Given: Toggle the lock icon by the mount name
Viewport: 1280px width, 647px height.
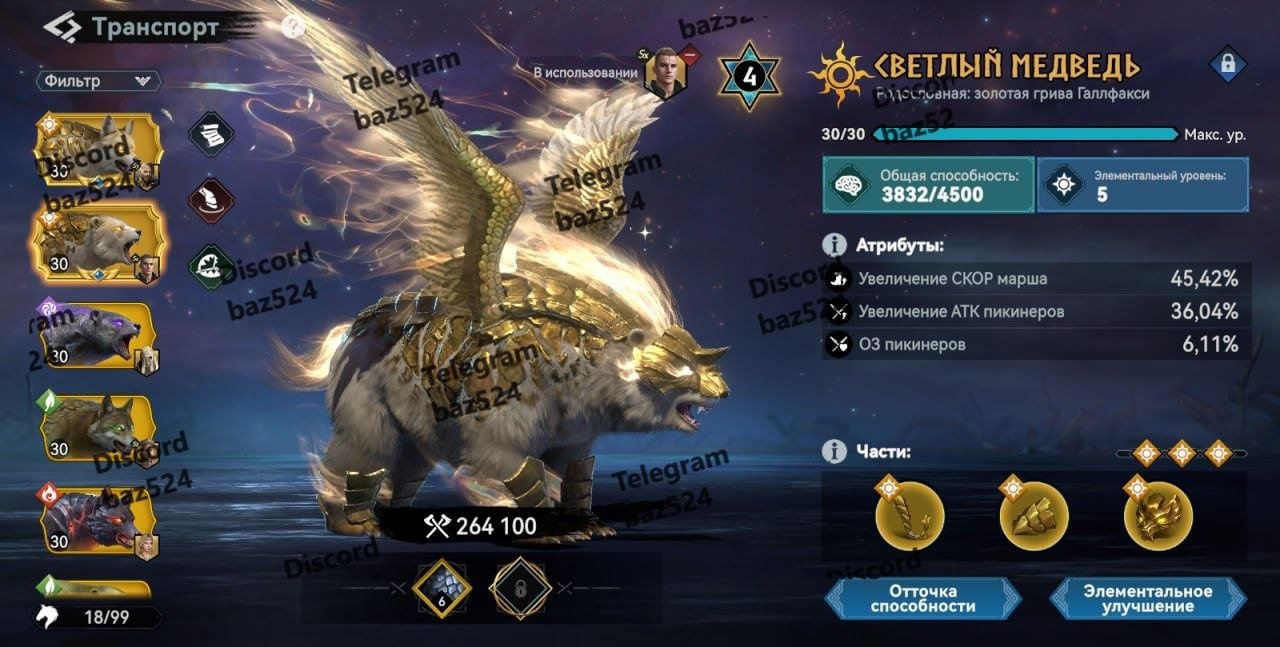Looking at the screenshot, I should (x=1225, y=66).
